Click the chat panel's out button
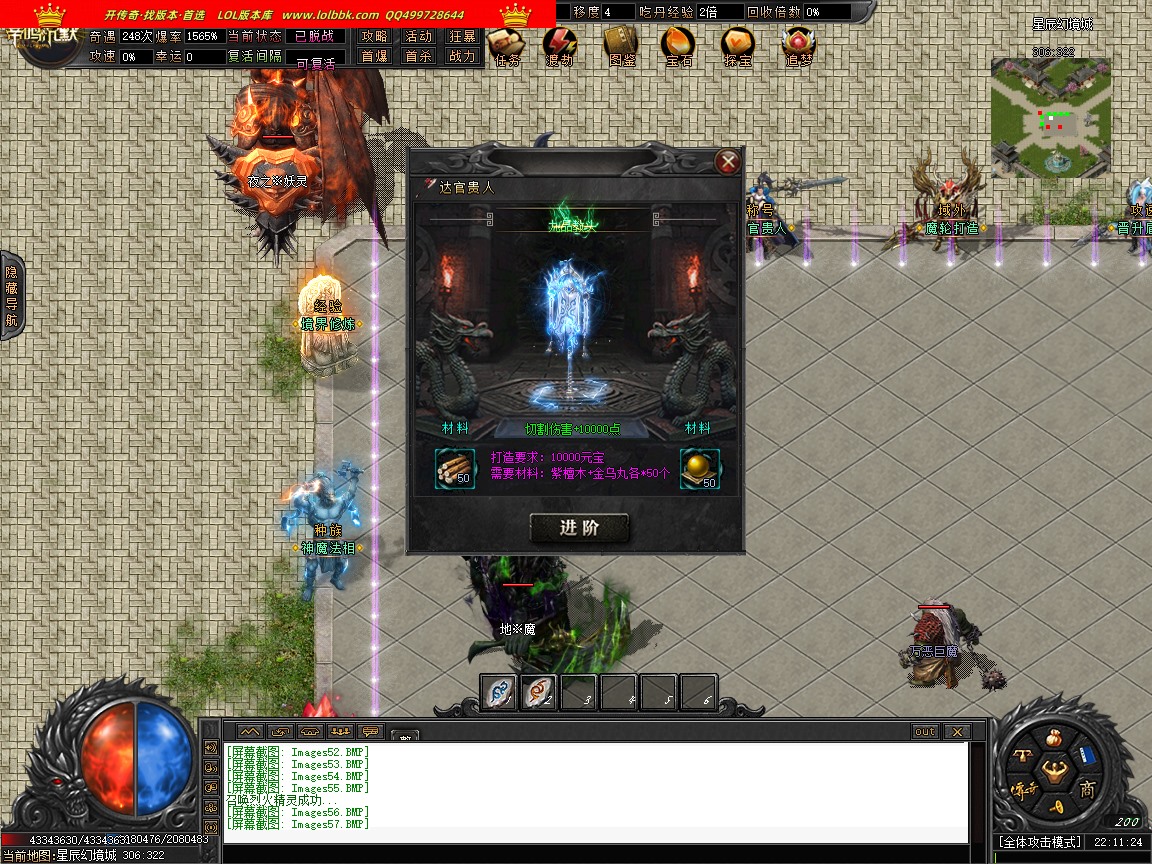Screen dimensions: 1152x864 click(x=925, y=732)
